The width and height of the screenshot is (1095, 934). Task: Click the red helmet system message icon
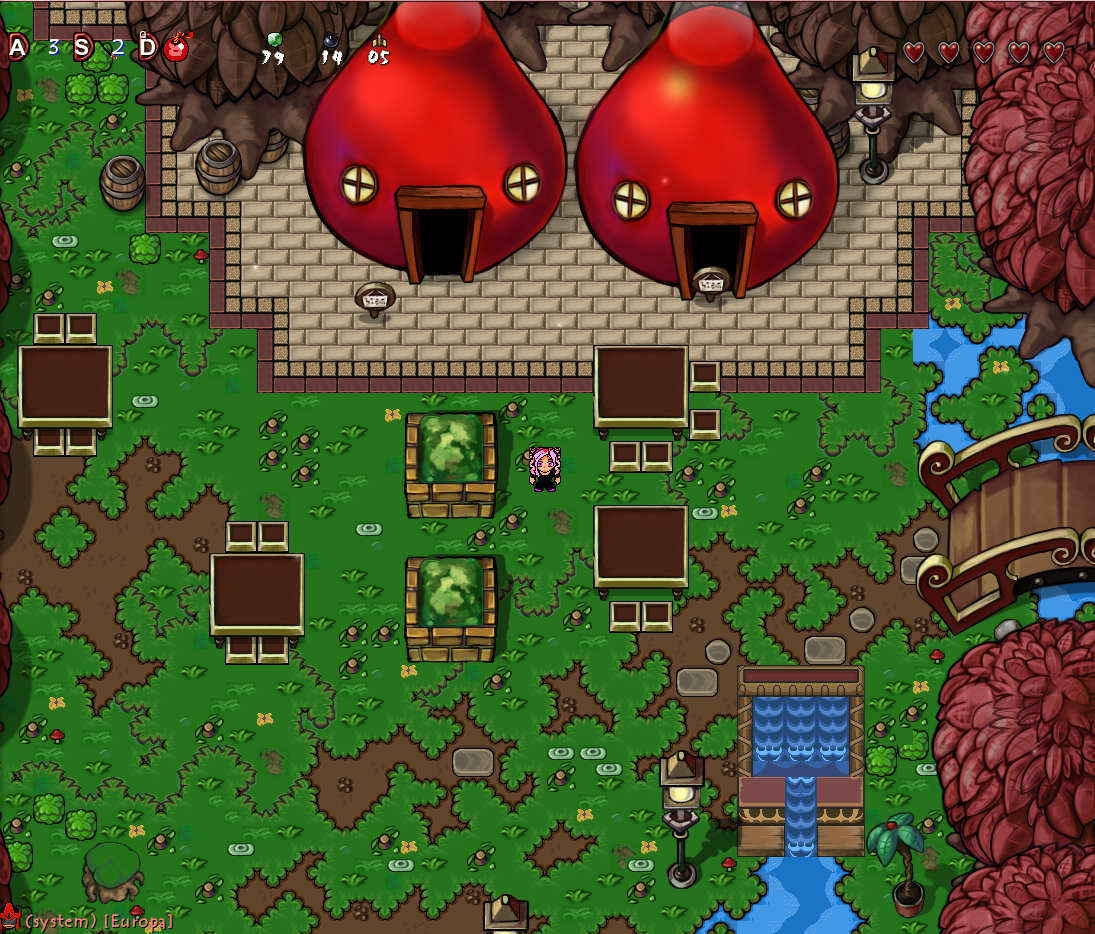tap(10, 918)
